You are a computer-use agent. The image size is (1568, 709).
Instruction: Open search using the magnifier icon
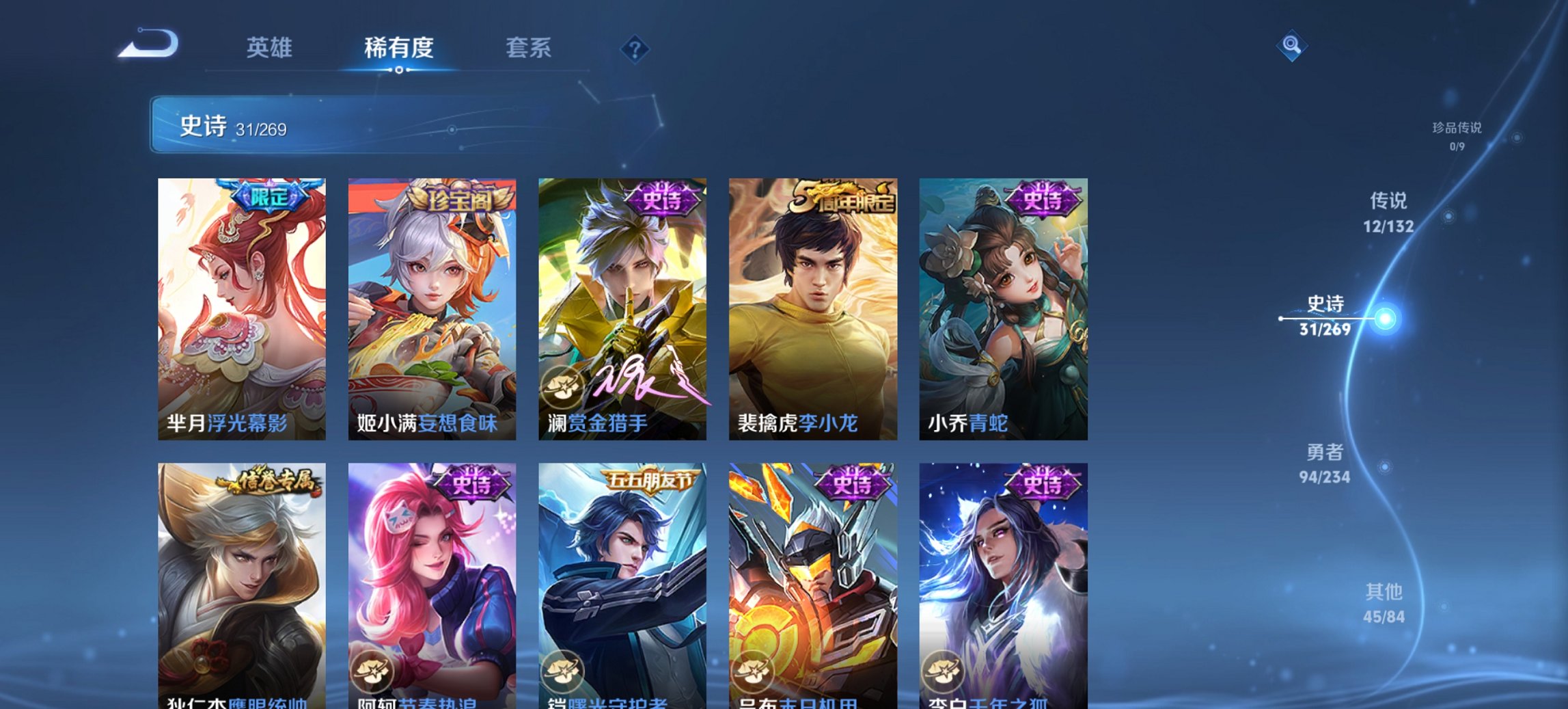point(1291,48)
